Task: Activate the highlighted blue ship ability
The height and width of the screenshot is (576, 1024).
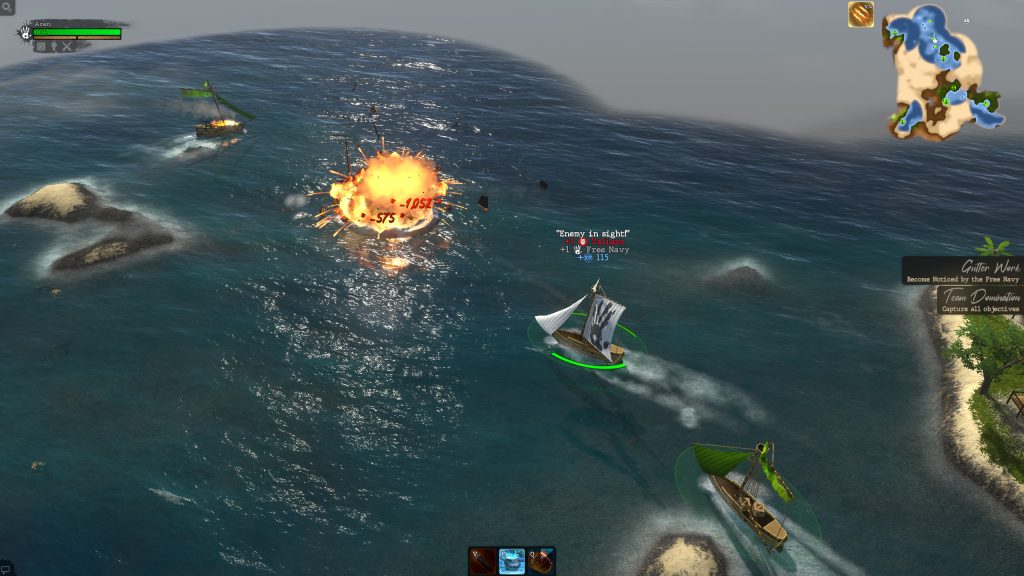Action: [512, 561]
